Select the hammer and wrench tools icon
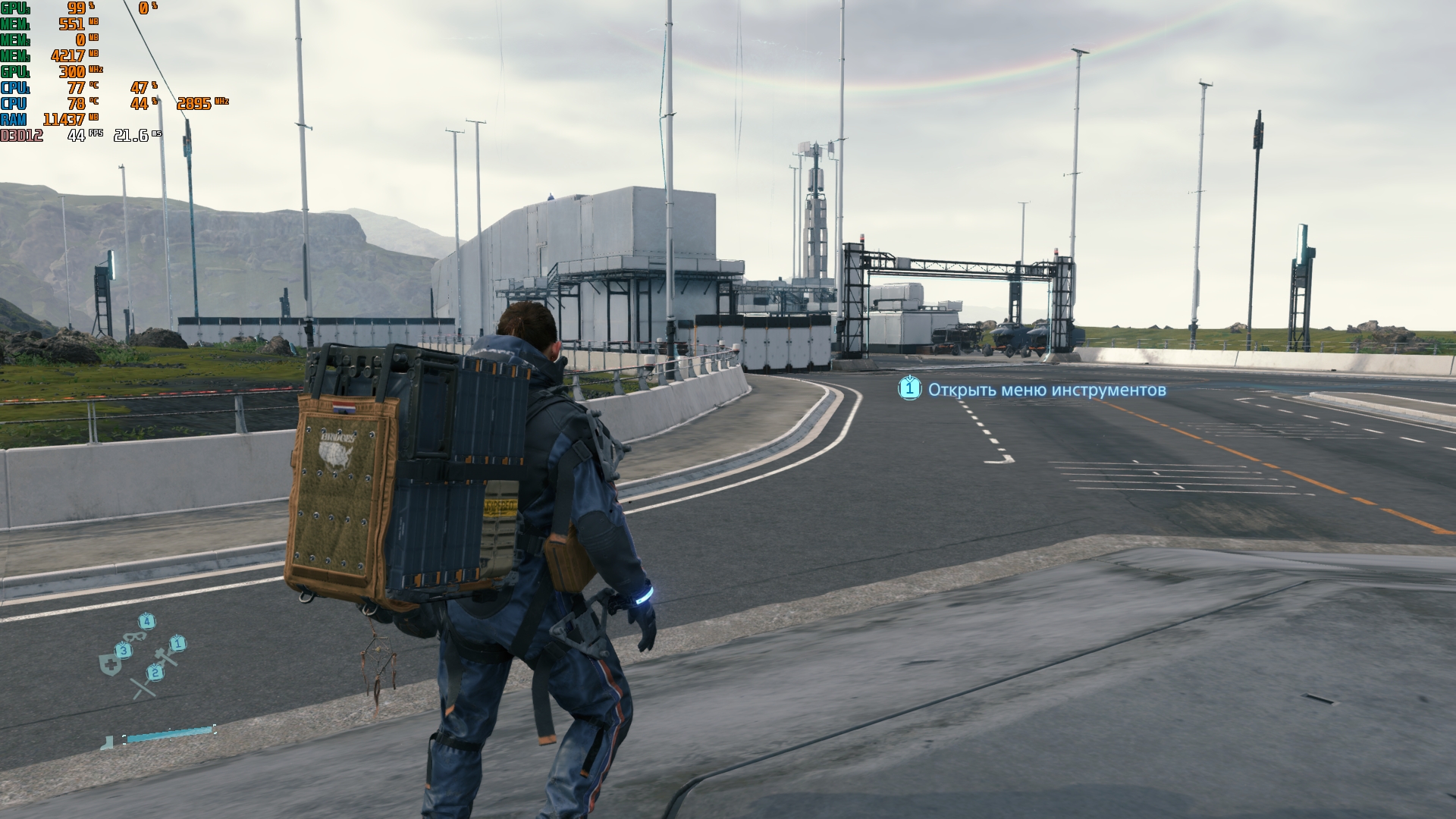This screenshot has width=1456, height=819. coord(165,656)
